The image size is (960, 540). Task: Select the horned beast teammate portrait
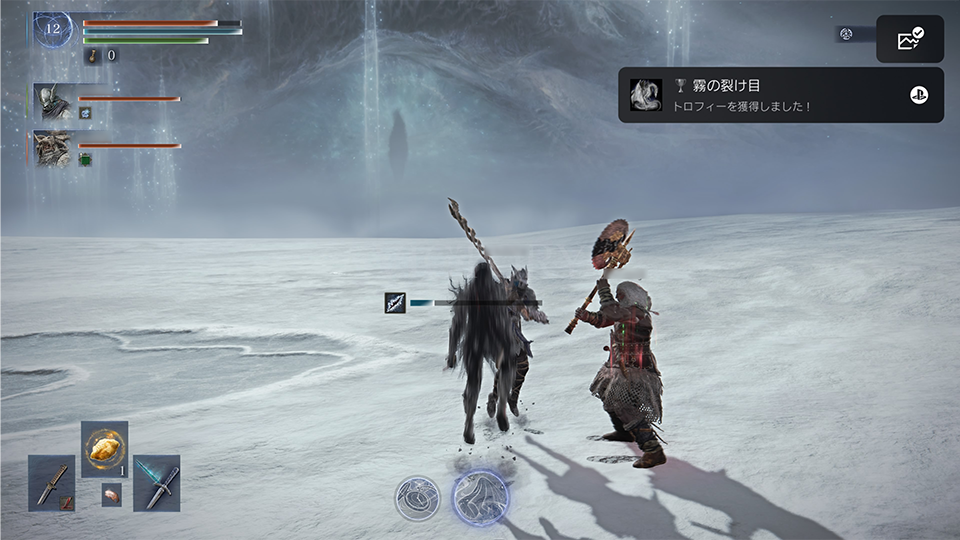(x=53, y=148)
